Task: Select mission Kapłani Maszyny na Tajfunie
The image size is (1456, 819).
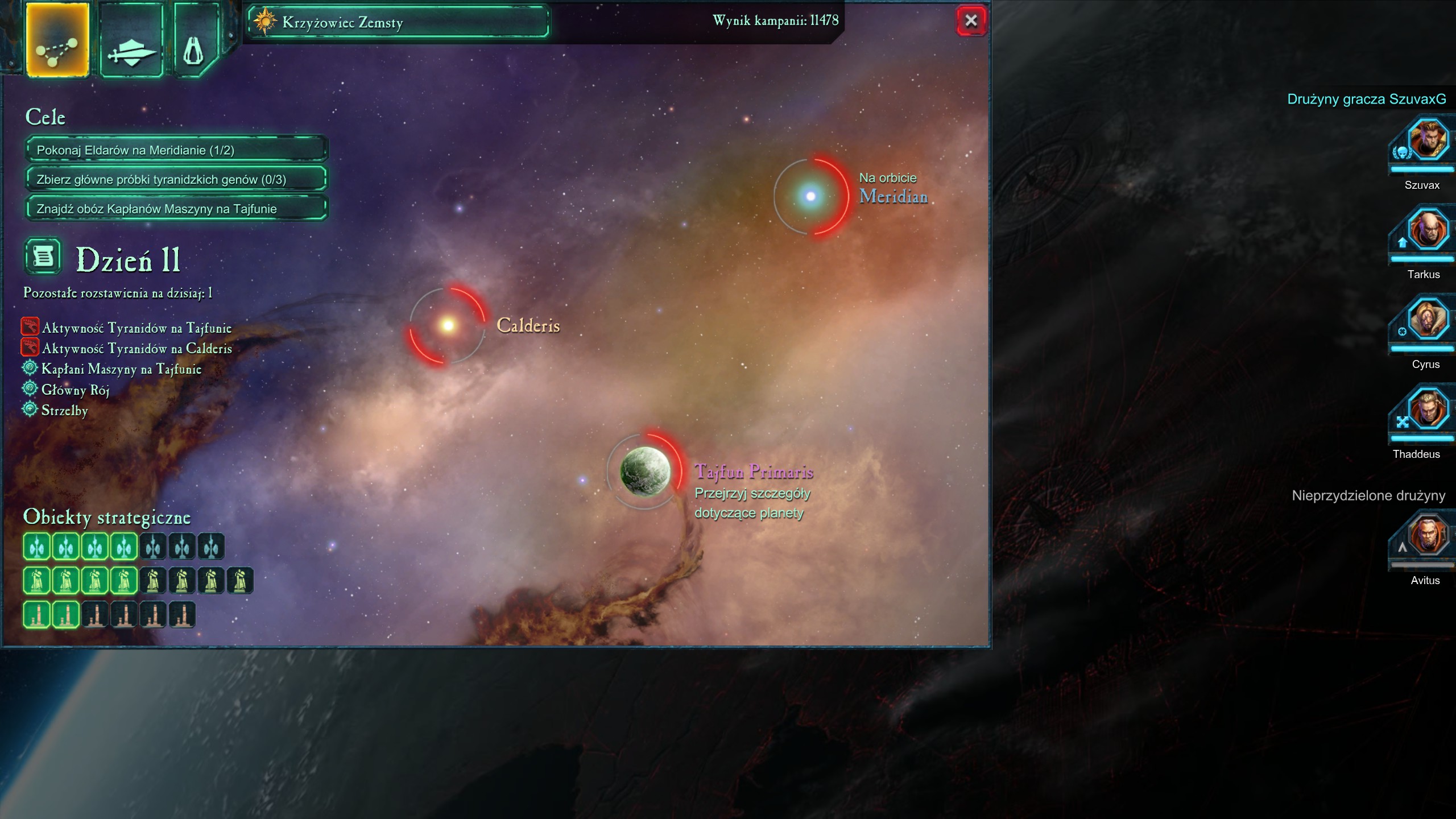Action: pos(121,369)
